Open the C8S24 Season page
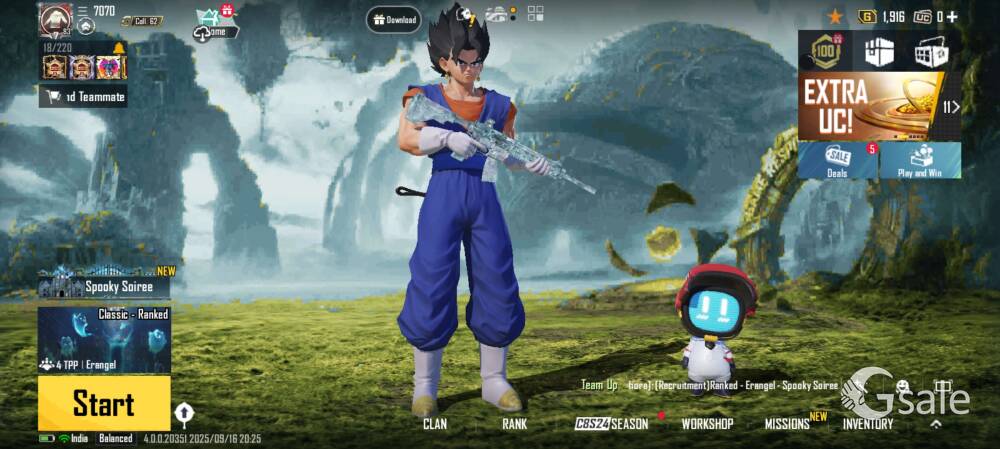The height and width of the screenshot is (449, 1000). coord(612,424)
